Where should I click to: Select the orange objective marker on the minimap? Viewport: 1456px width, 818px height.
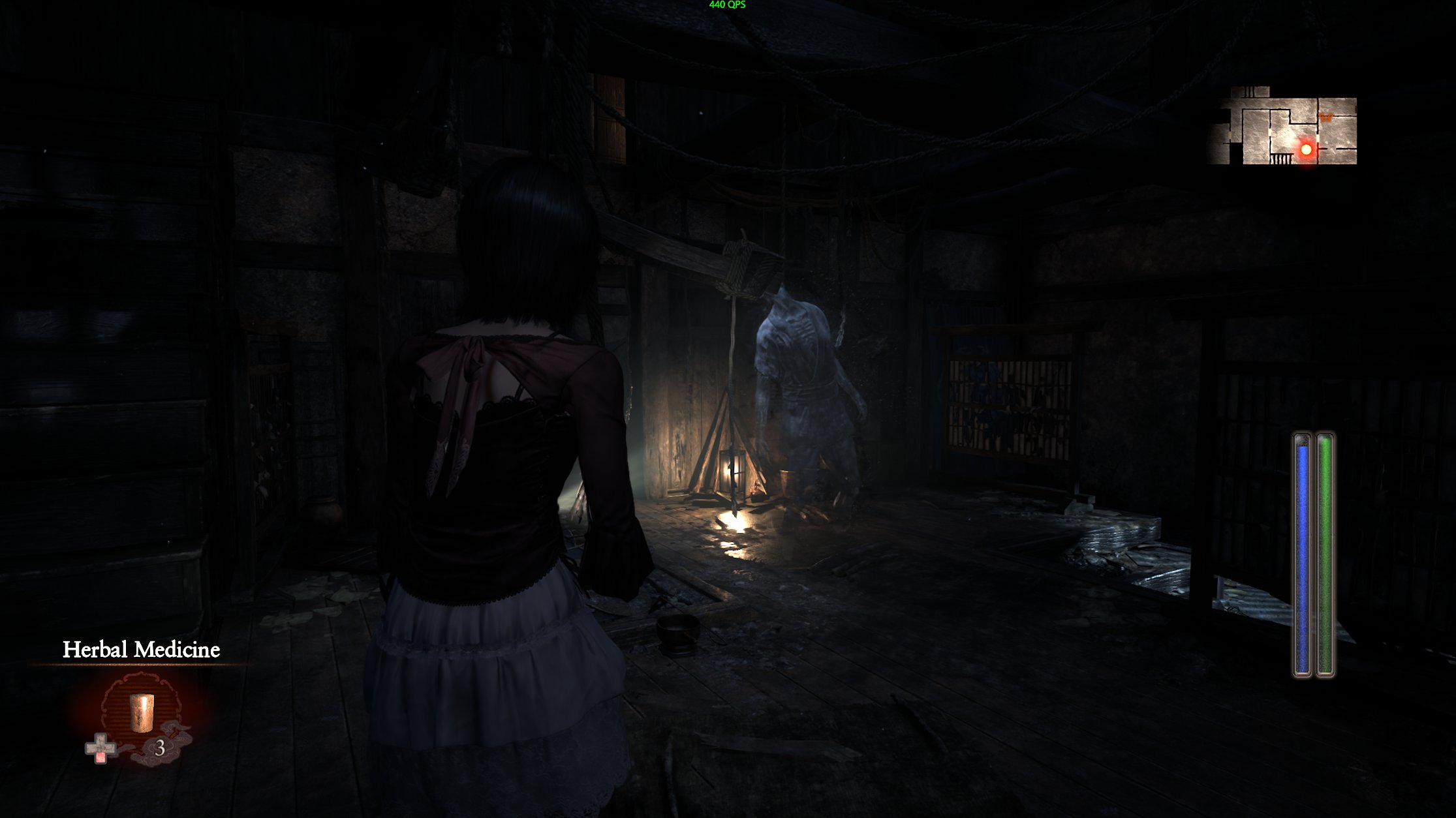pos(1325,117)
